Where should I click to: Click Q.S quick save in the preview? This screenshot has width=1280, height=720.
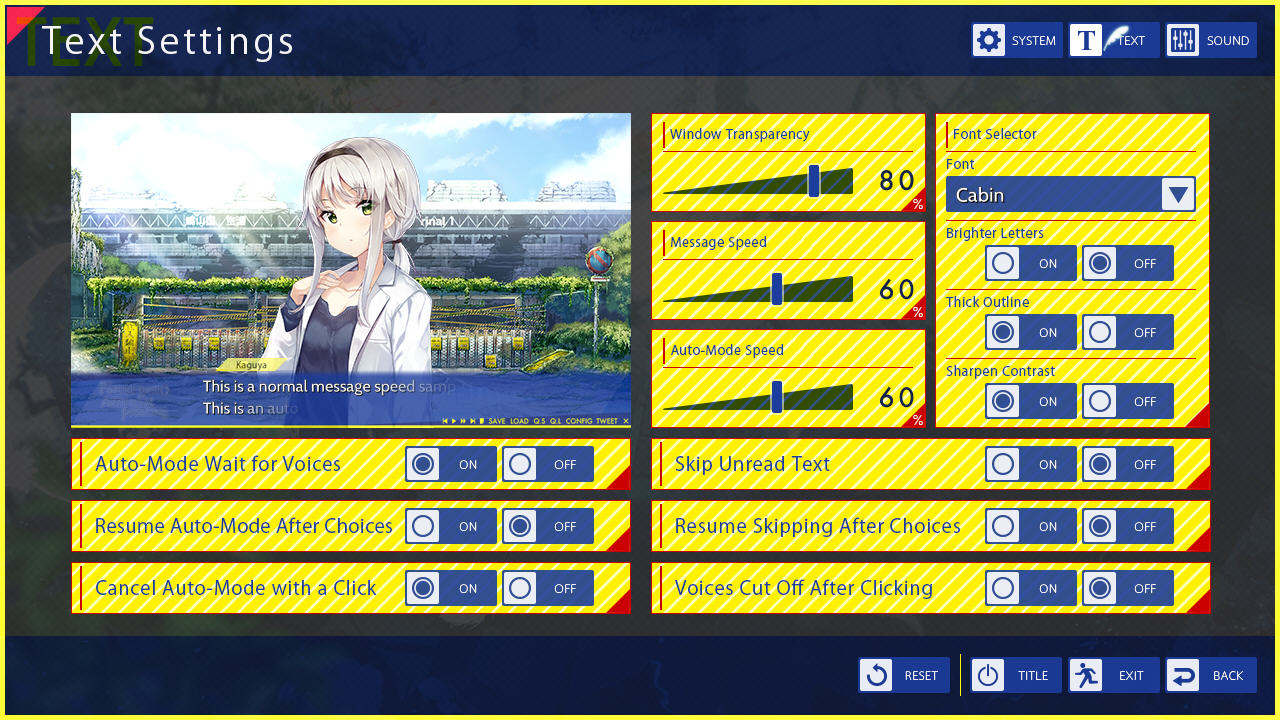point(540,422)
